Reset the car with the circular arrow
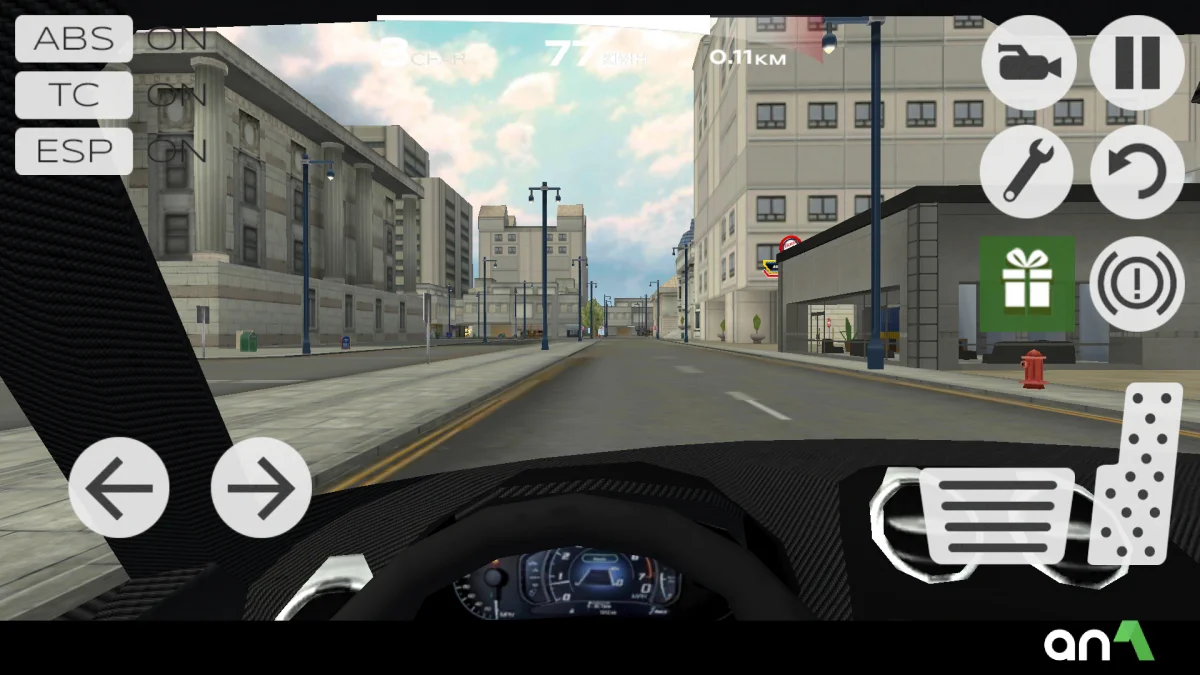The image size is (1200, 675). pyautogui.click(x=1137, y=172)
